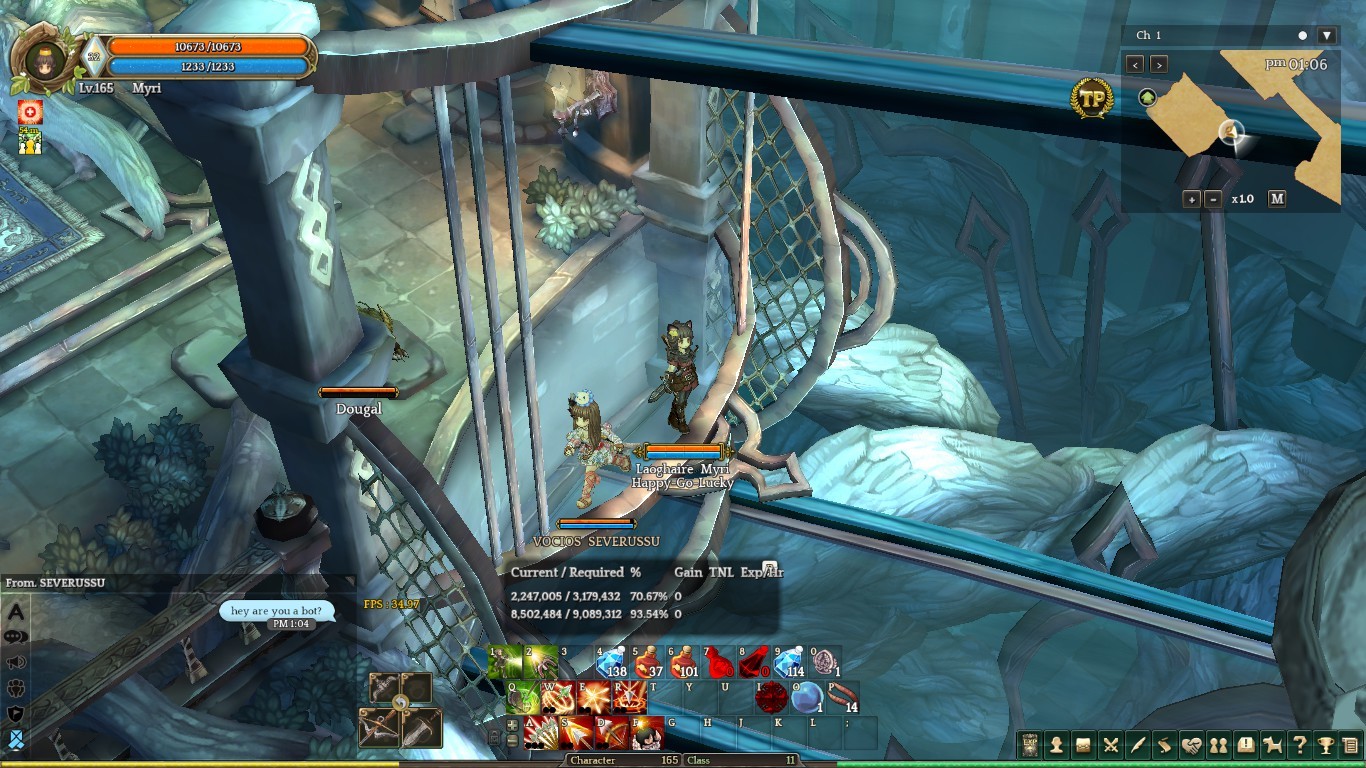Viewport: 1366px width, 768px height.
Task: Use the red potion in slot 5
Action: [x=646, y=662]
